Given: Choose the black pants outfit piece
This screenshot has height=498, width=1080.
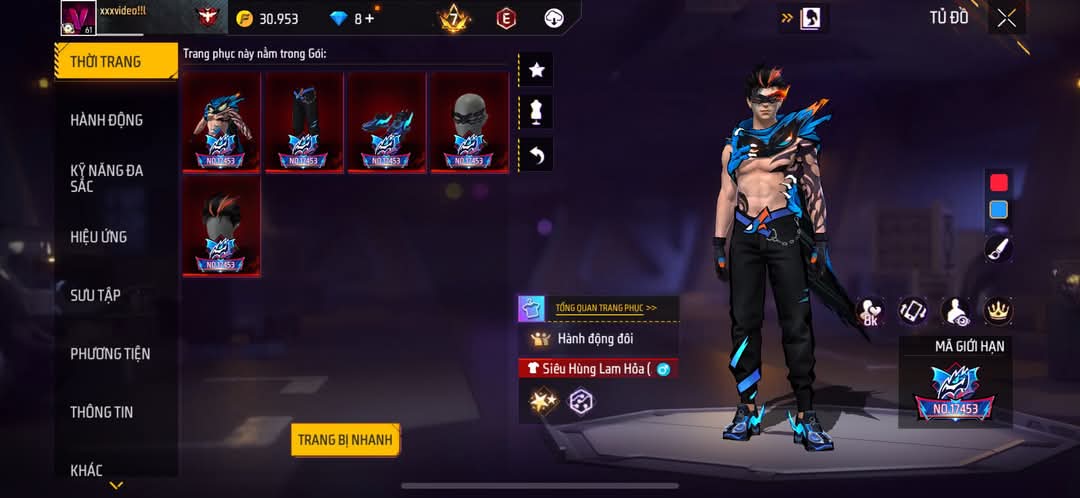Looking at the screenshot, I should (304, 122).
